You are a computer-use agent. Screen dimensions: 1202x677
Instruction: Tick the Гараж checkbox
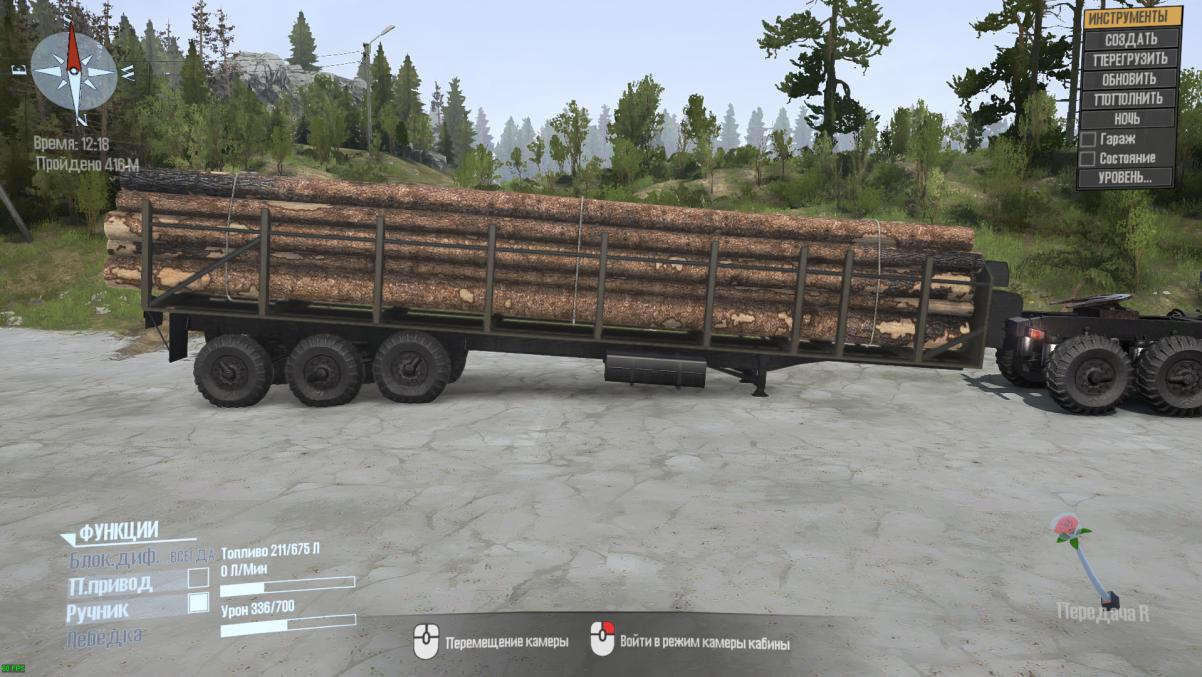click(1087, 139)
